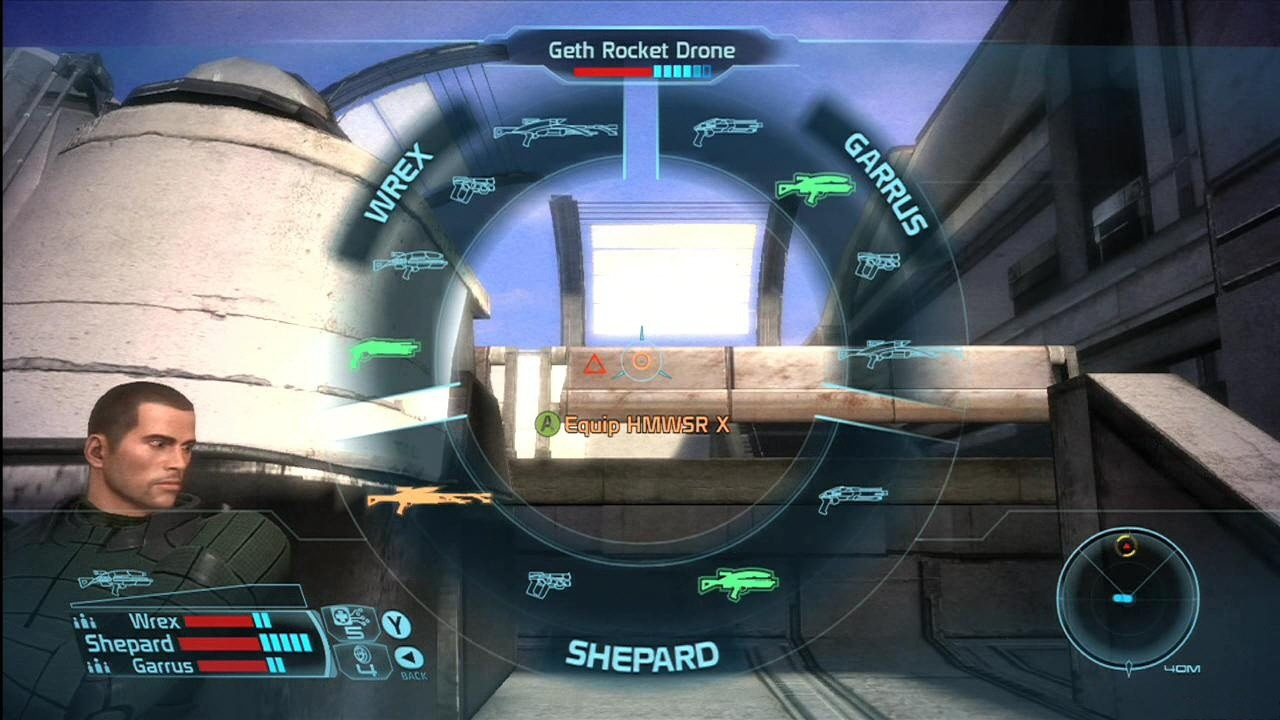Pick Garrus's pistol icon

click(877, 264)
